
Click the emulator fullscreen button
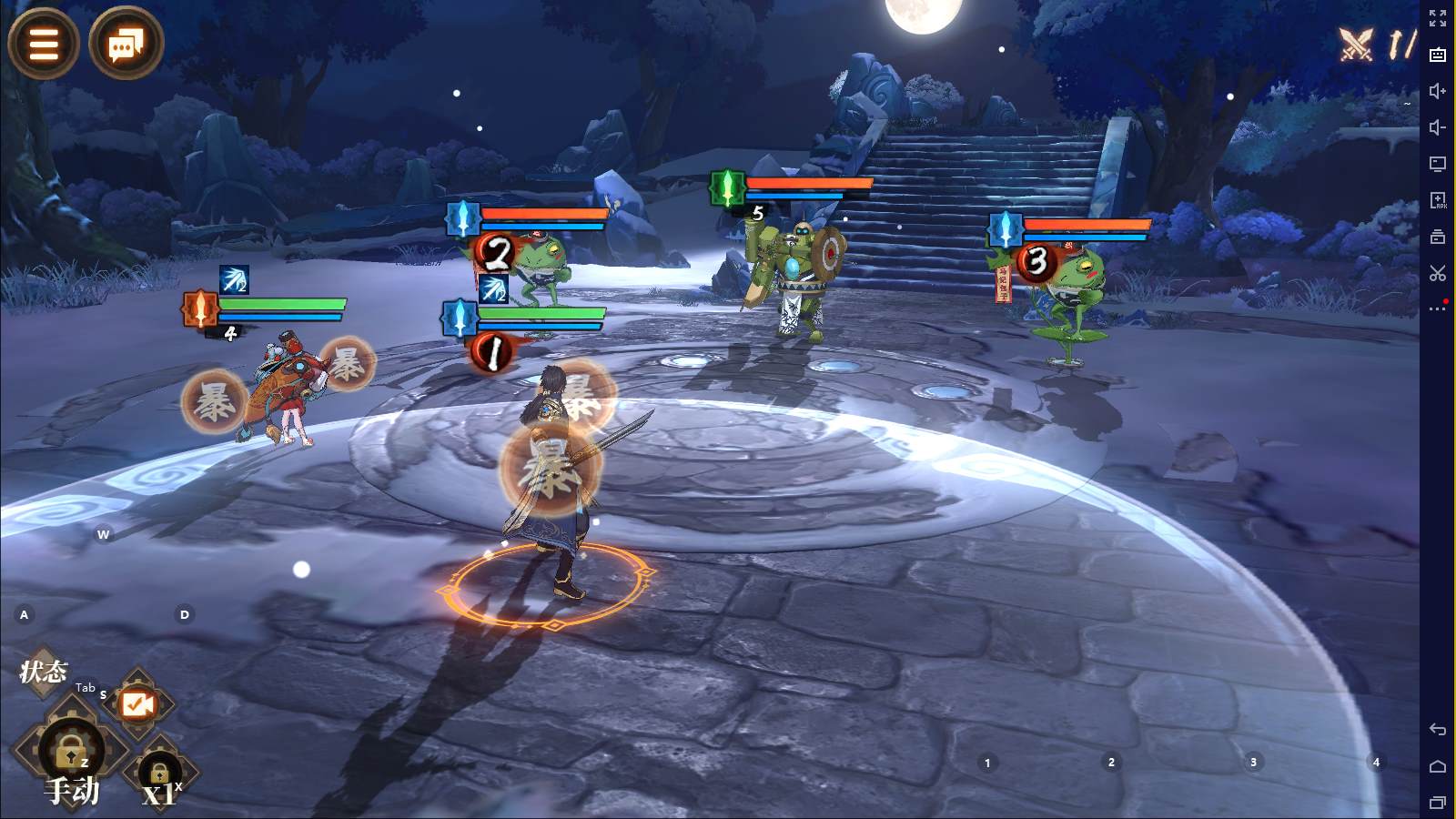tap(1438, 18)
